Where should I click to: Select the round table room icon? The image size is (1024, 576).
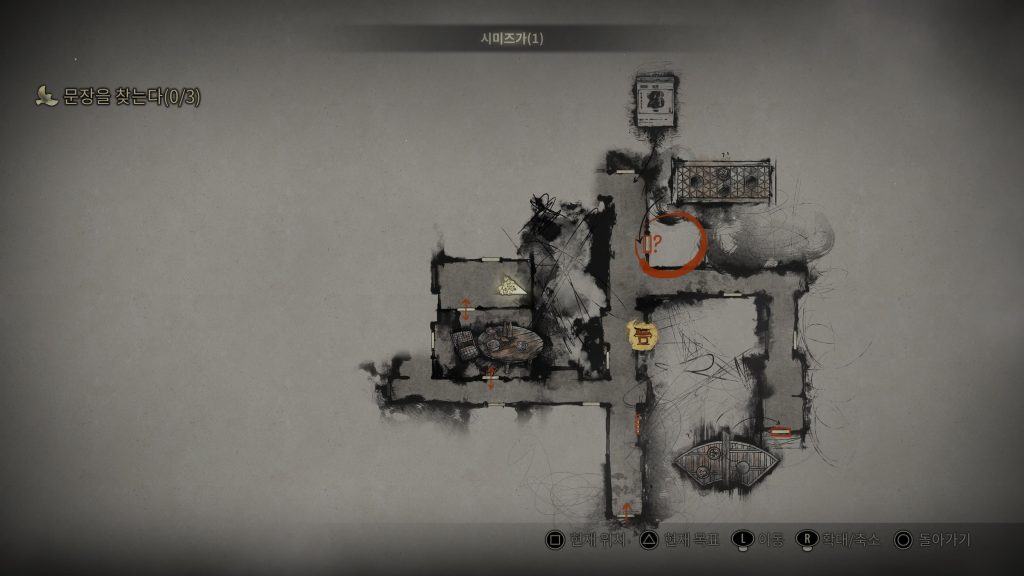pyautogui.click(x=509, y=345)
